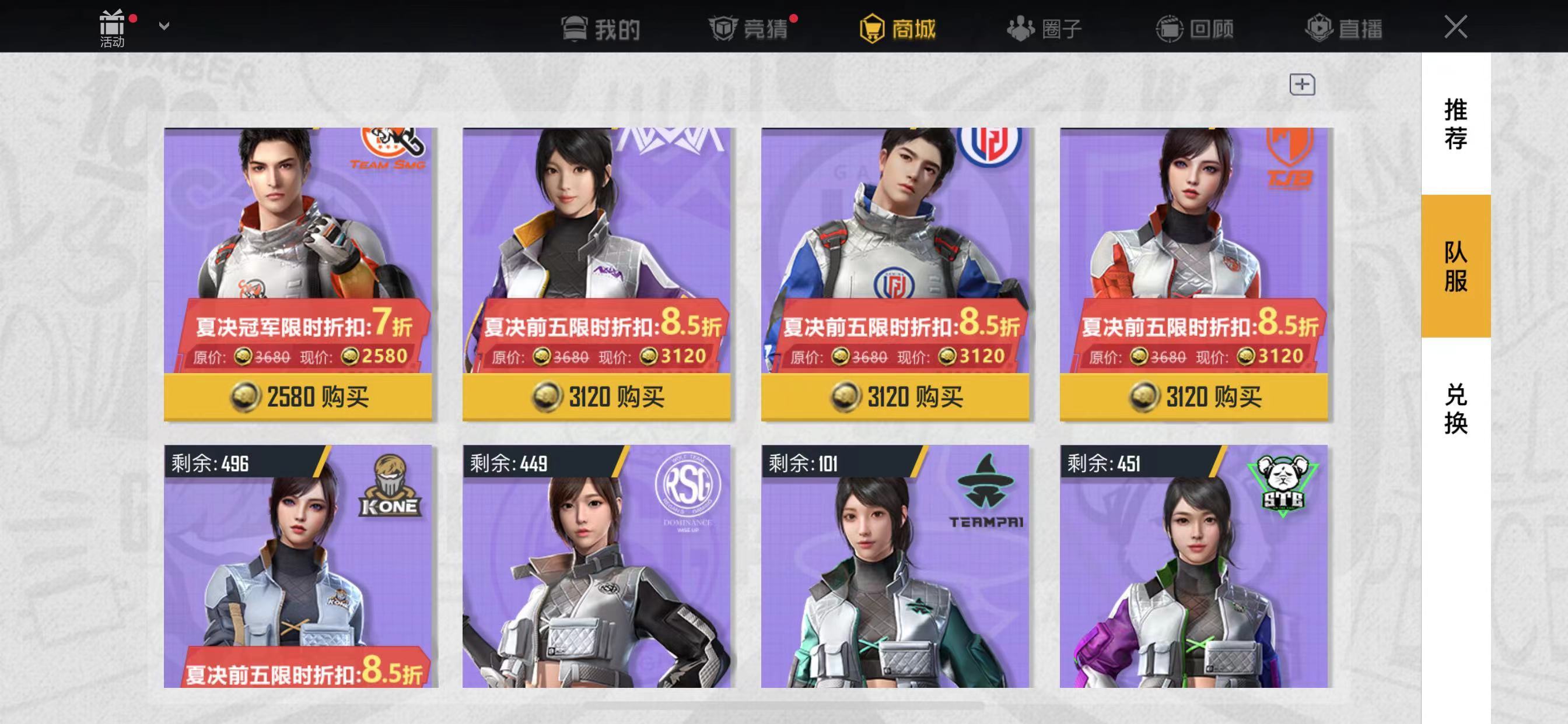1568x724 pixels.
Task: Open the 直播 live stream icon
Action: click(1319, 29)
